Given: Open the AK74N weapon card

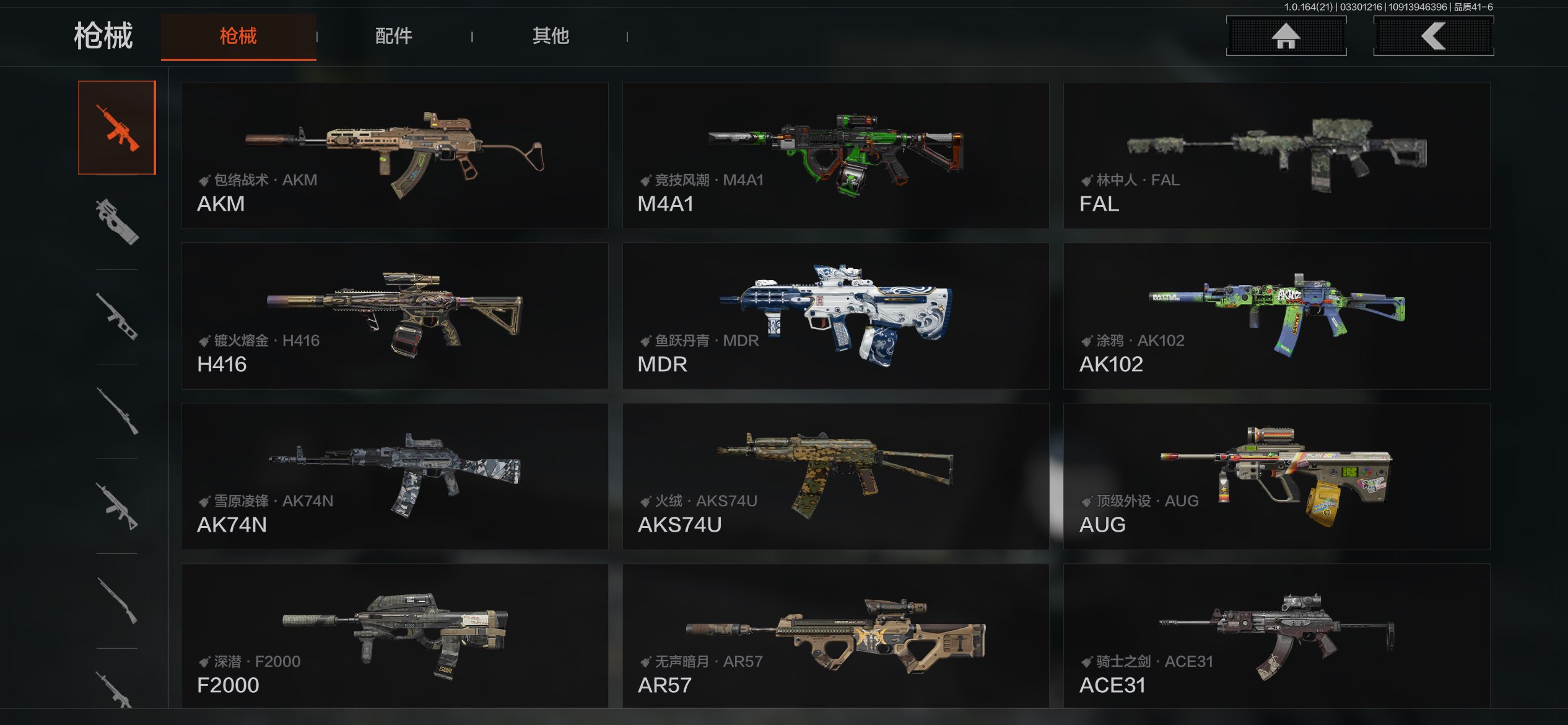Looking at the screenshot, I should (x=394, y=477).
